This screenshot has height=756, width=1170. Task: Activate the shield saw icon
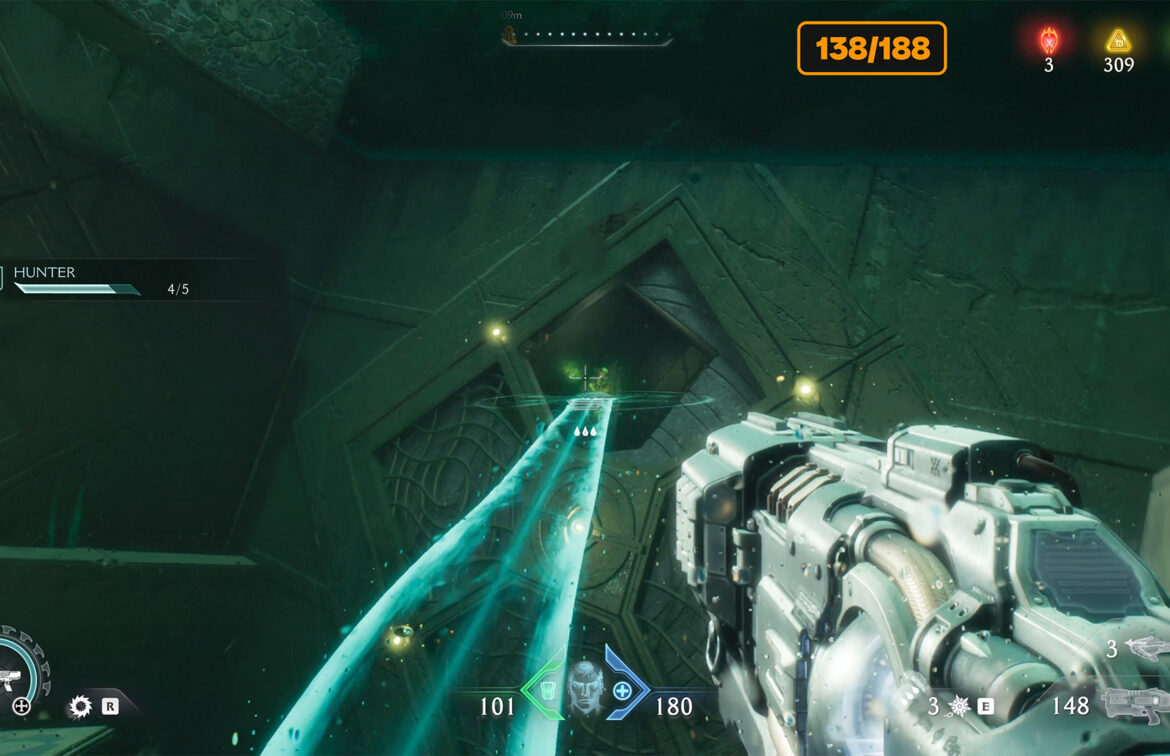[80, 707]
